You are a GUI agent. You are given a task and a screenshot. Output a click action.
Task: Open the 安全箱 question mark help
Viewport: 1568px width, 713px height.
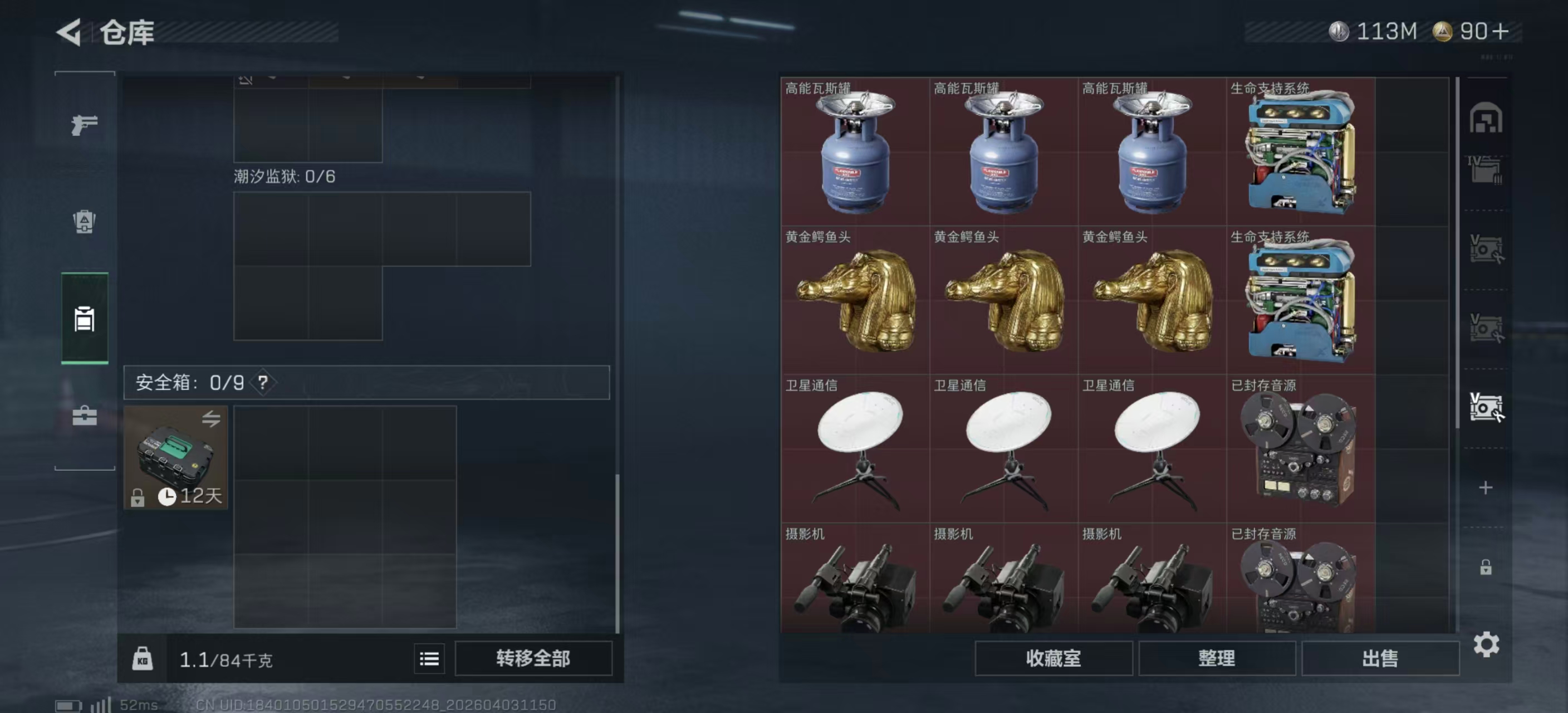264,383
